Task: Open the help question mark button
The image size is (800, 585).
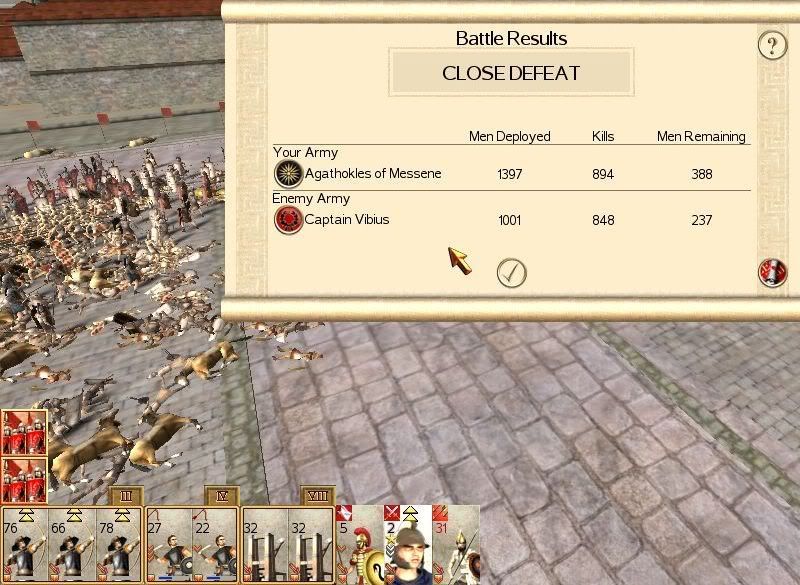Action: tap(771, 45)
